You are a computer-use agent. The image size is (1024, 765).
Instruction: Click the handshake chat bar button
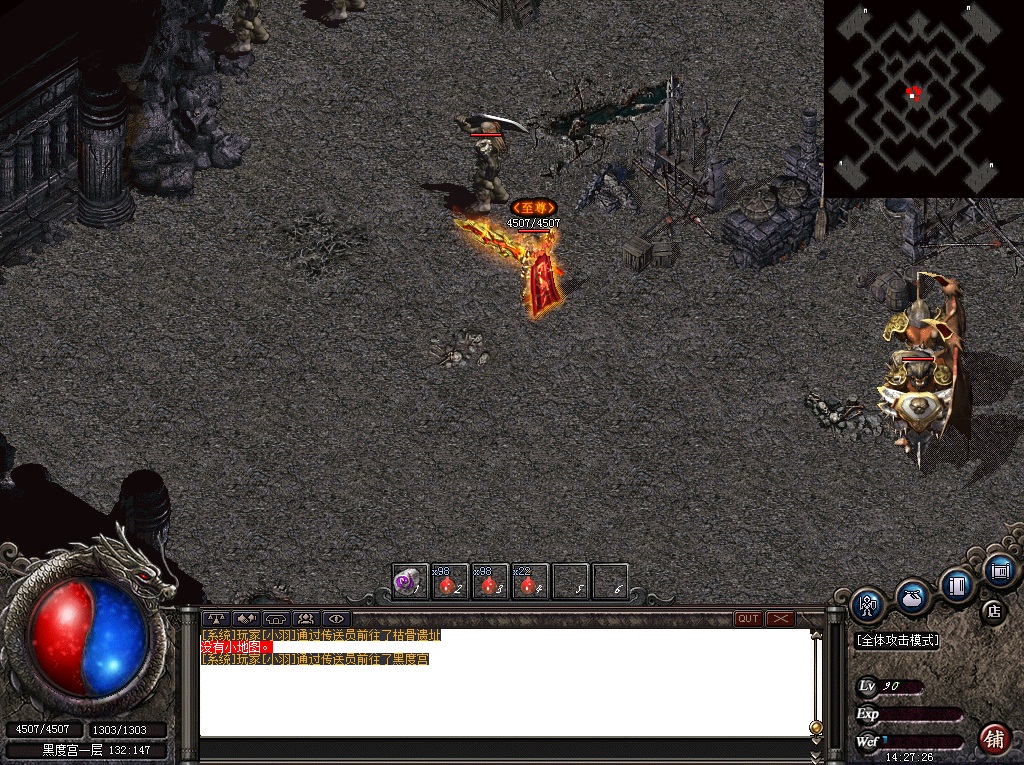click(246, 619)
